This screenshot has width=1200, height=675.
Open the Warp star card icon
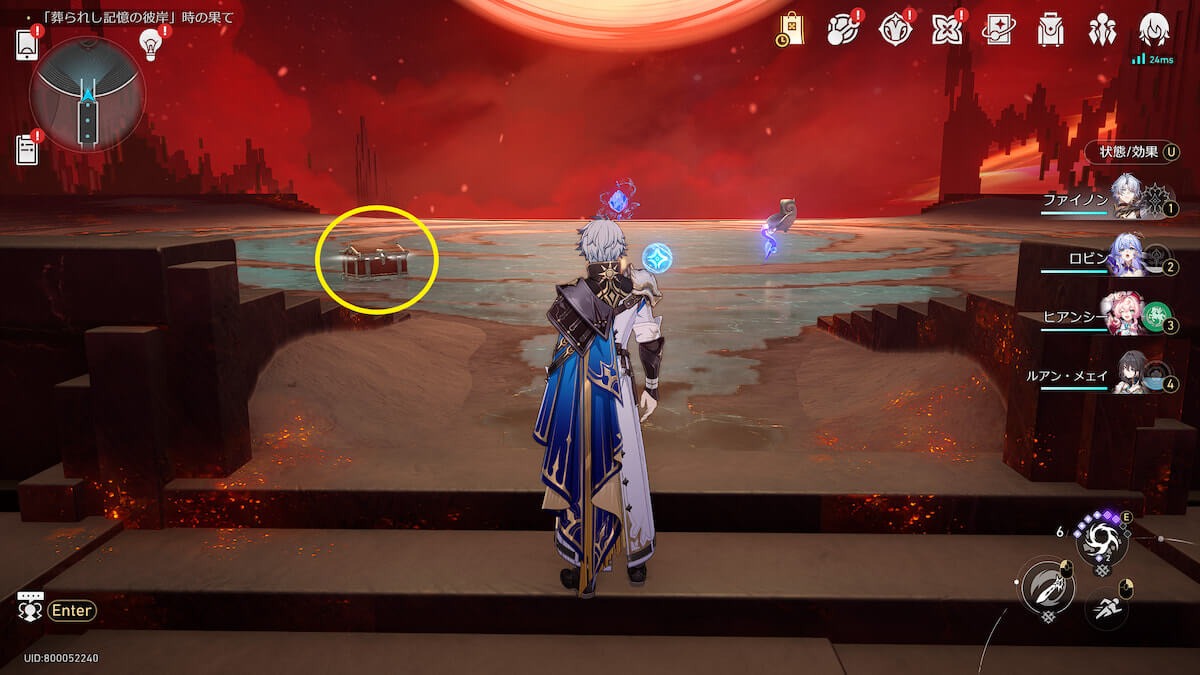998,30
